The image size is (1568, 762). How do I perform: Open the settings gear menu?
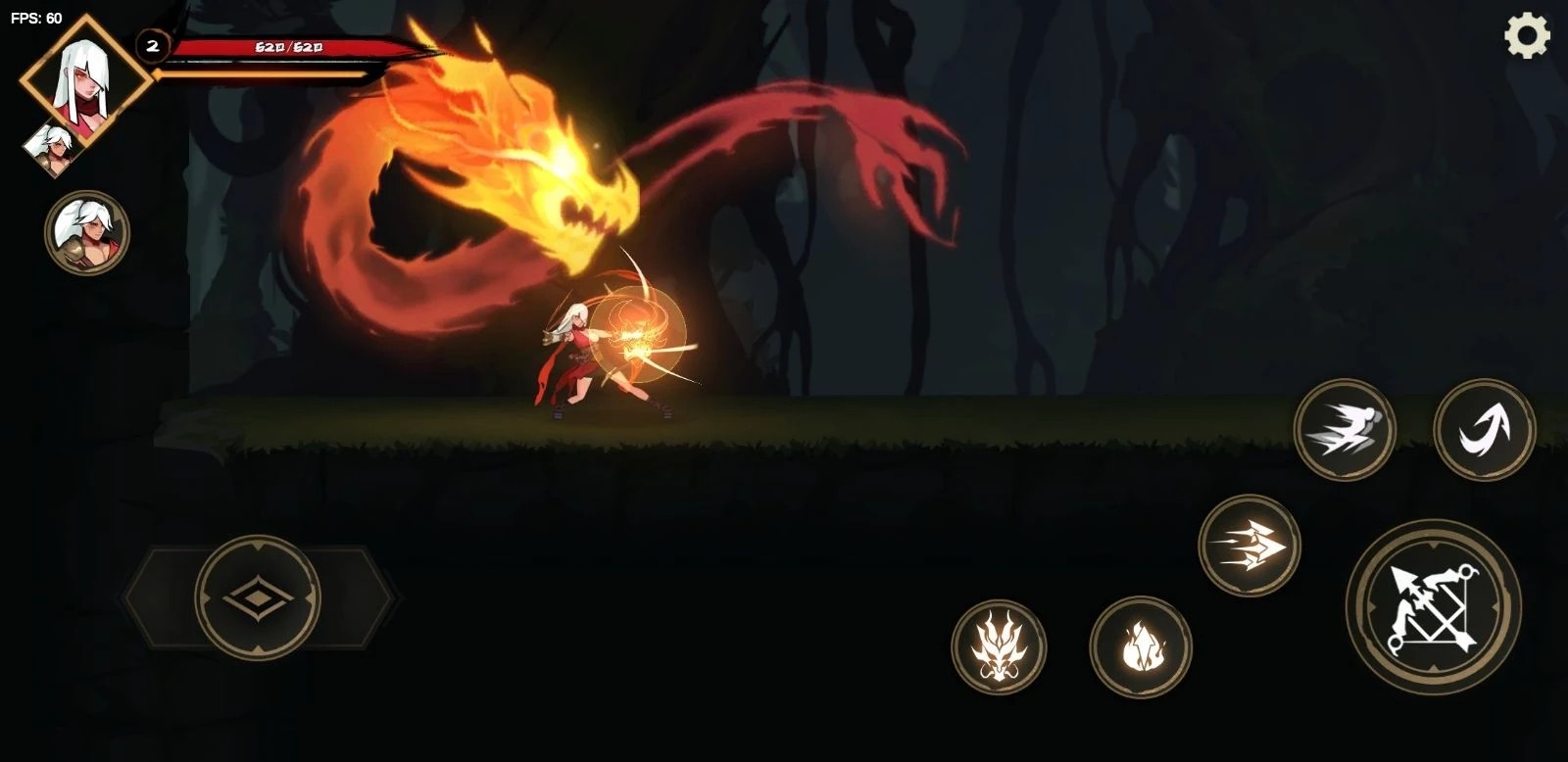(1527, 37)
